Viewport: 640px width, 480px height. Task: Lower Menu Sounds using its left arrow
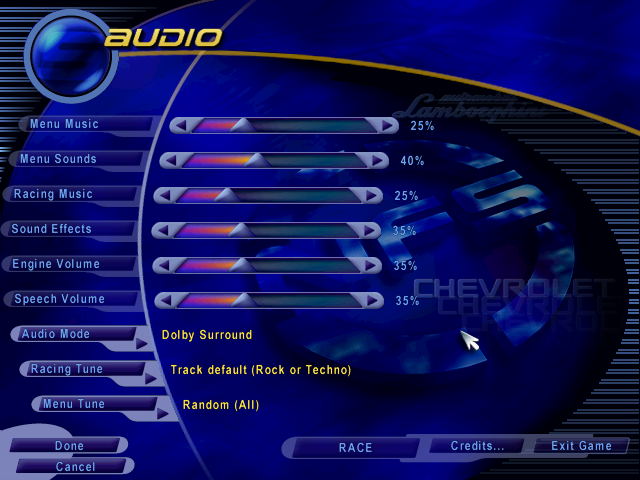[170, 160]
